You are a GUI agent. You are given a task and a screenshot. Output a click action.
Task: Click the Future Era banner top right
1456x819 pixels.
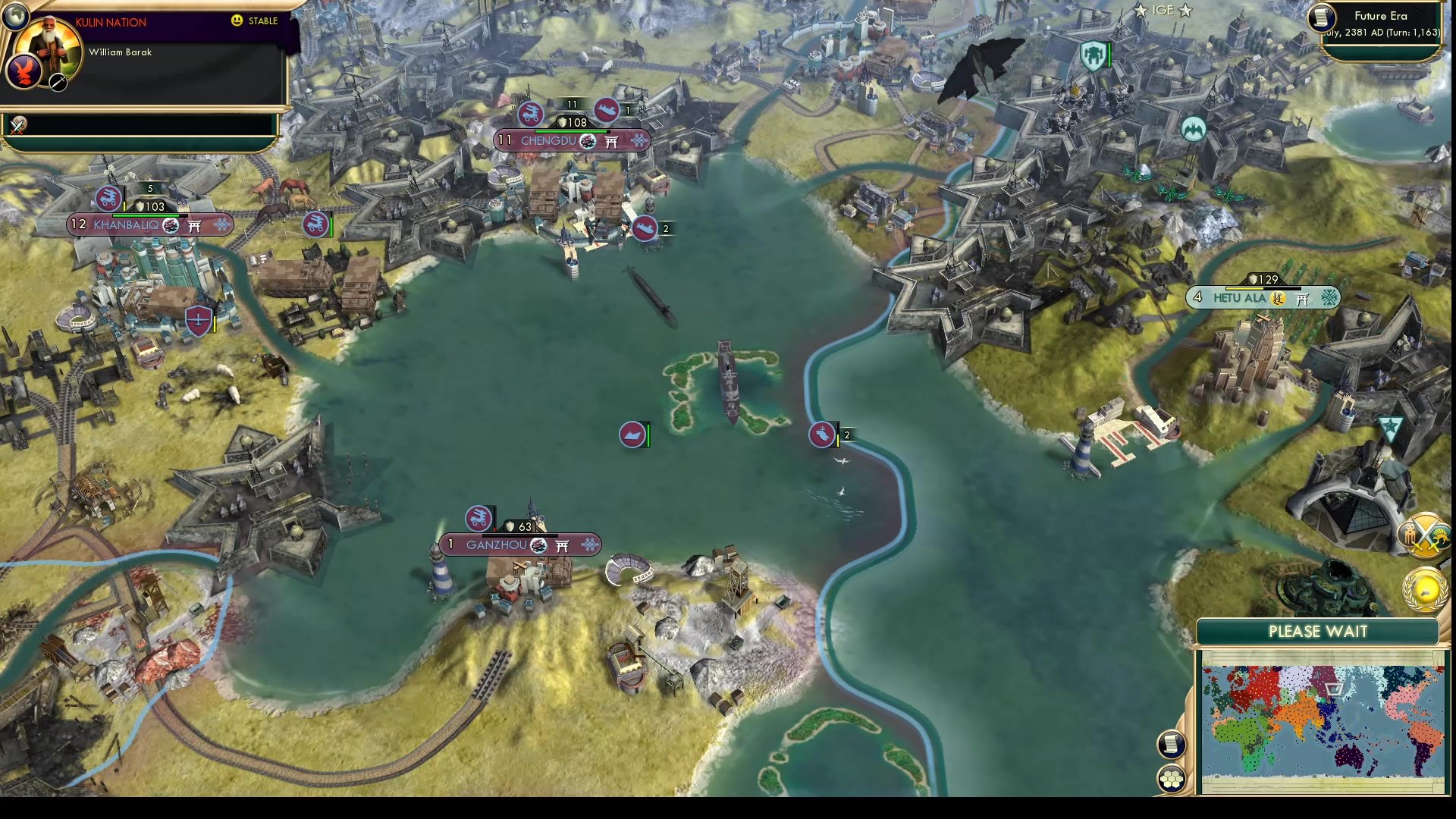[x=1380, y=16]
